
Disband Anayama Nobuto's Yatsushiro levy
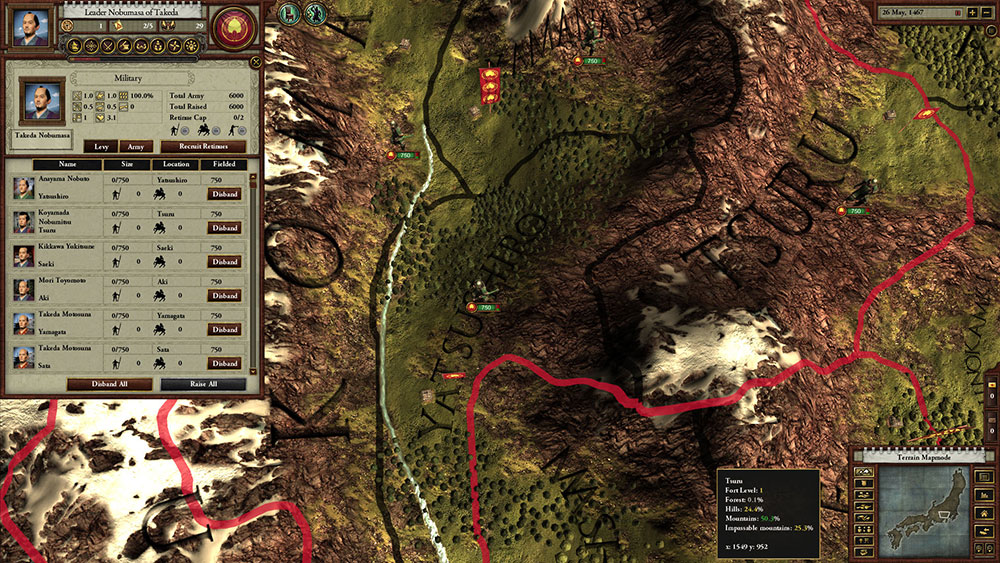coord(223,194)
